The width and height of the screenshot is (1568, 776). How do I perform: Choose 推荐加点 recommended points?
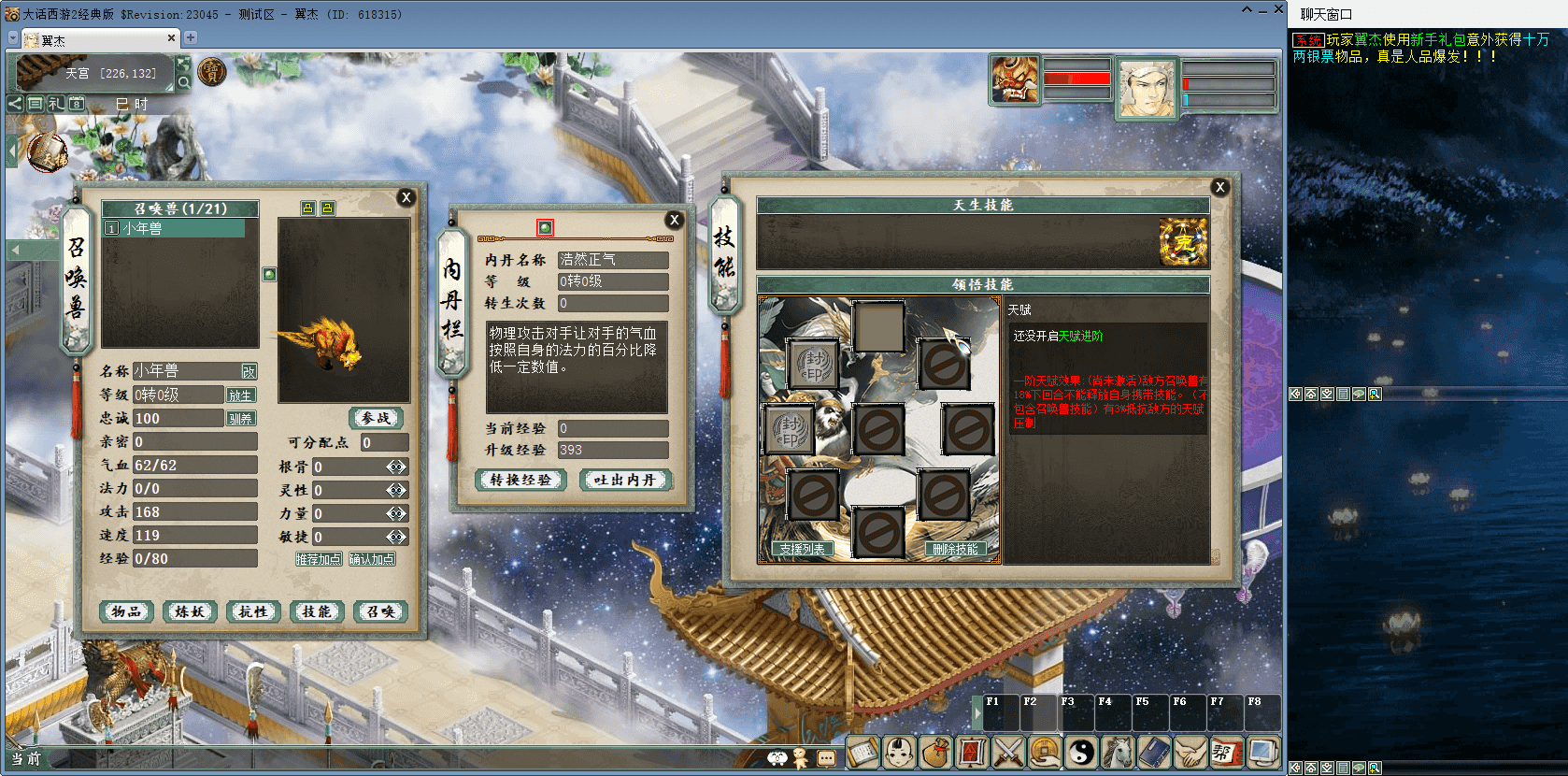click(319, 559)
